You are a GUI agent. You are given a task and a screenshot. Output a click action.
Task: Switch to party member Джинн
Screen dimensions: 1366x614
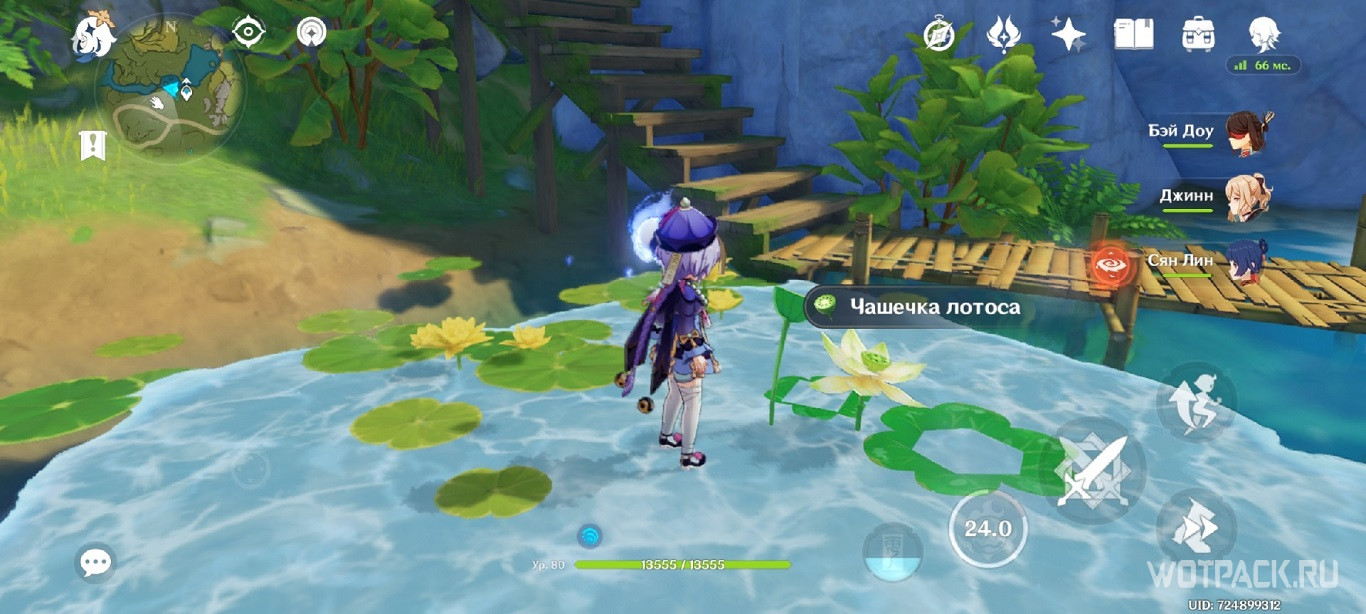1244,197
